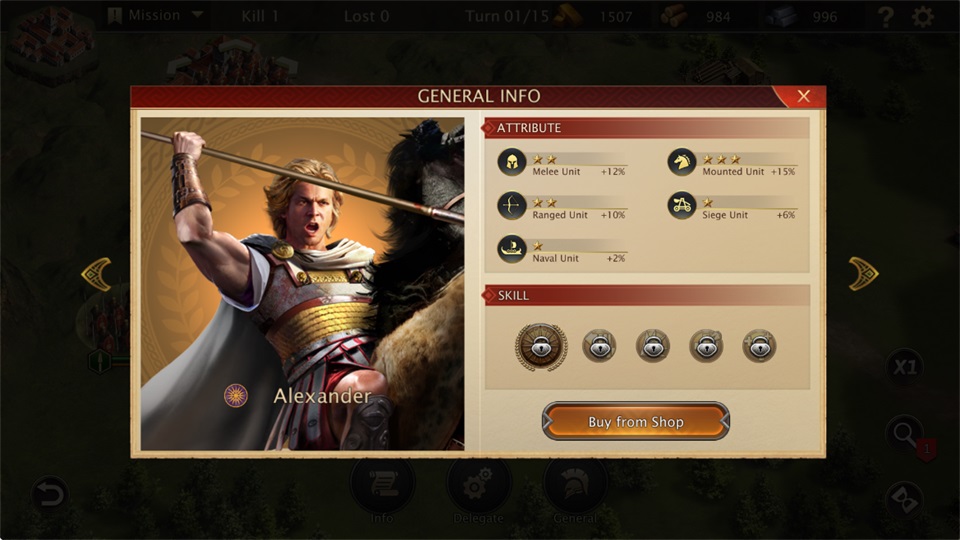Viewport: 960px width, 540px height.
Task: Select the Mounted Unit horse icon
Action: (682, 163)
